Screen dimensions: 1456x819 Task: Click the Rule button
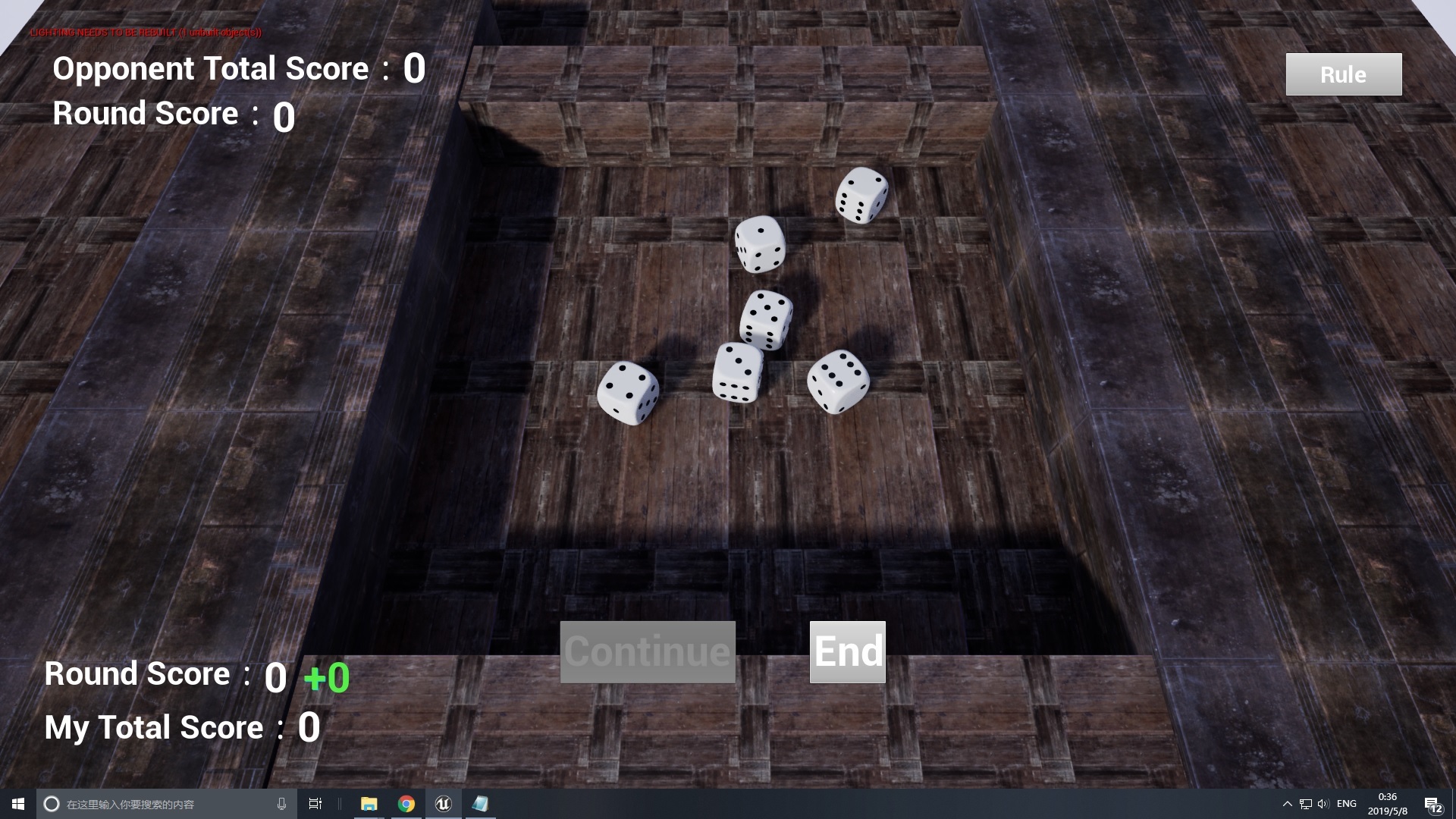tap(1343, 74)
